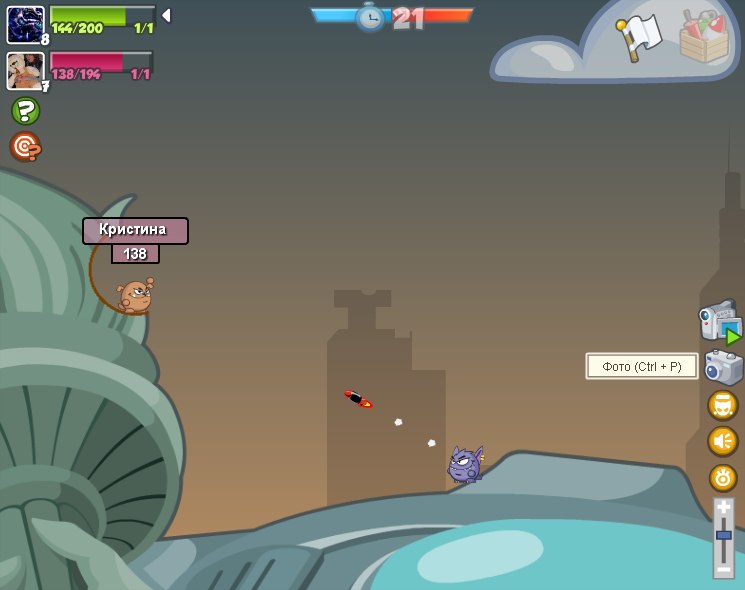Click the orange round button above the speaker
745x590 pixels.
[722, 405]
